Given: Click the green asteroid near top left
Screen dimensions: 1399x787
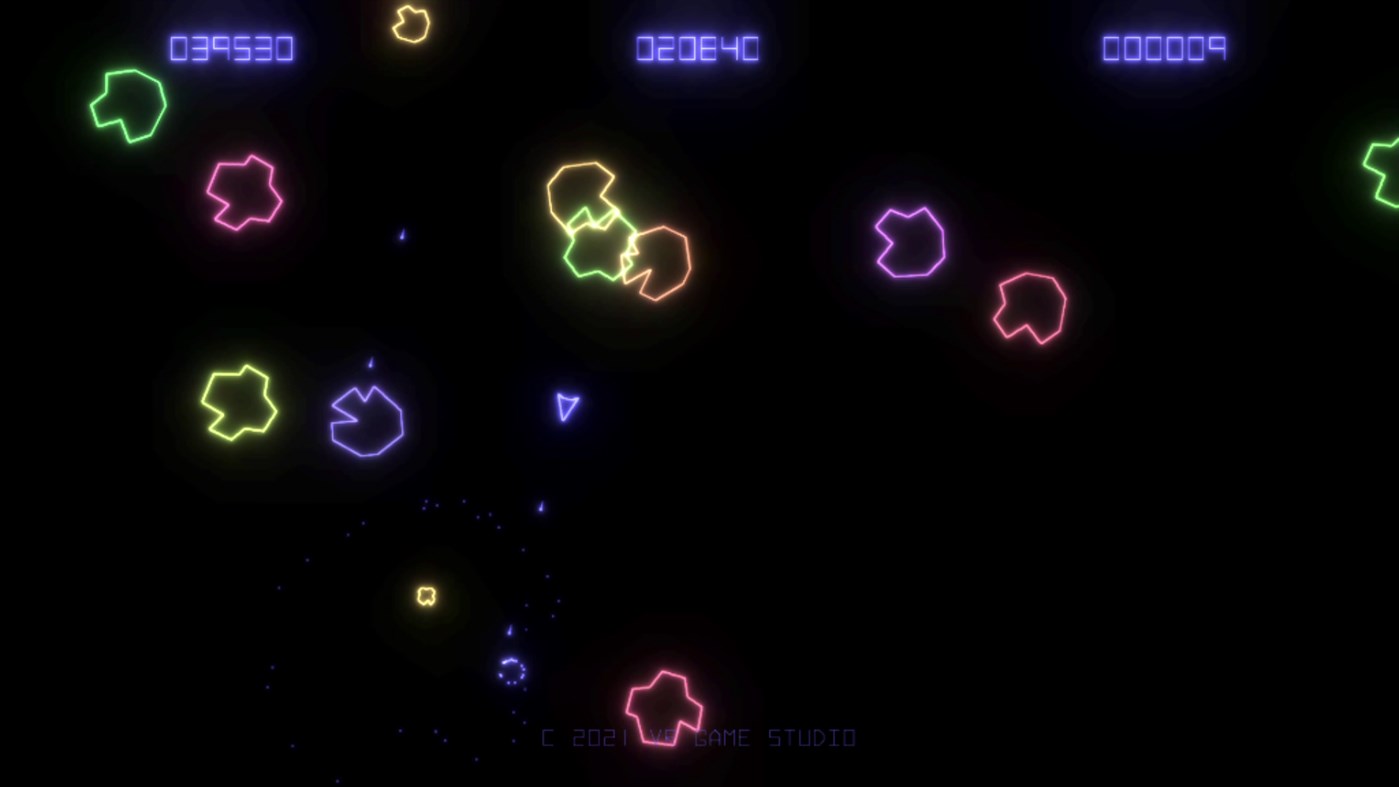Looking at the screenshot, I should (x=127, y=103).
